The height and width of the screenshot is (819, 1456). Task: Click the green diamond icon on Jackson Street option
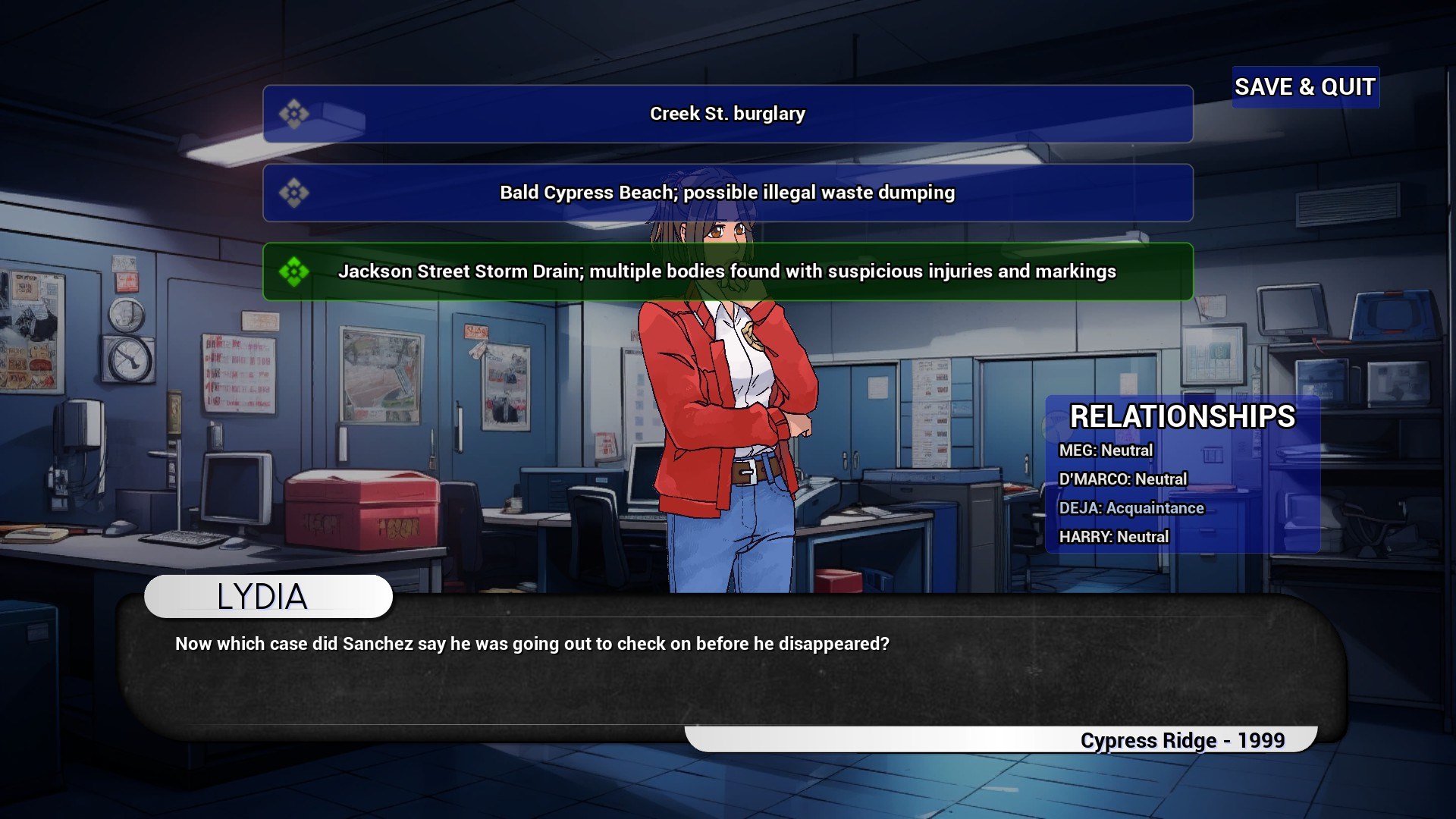296,271
